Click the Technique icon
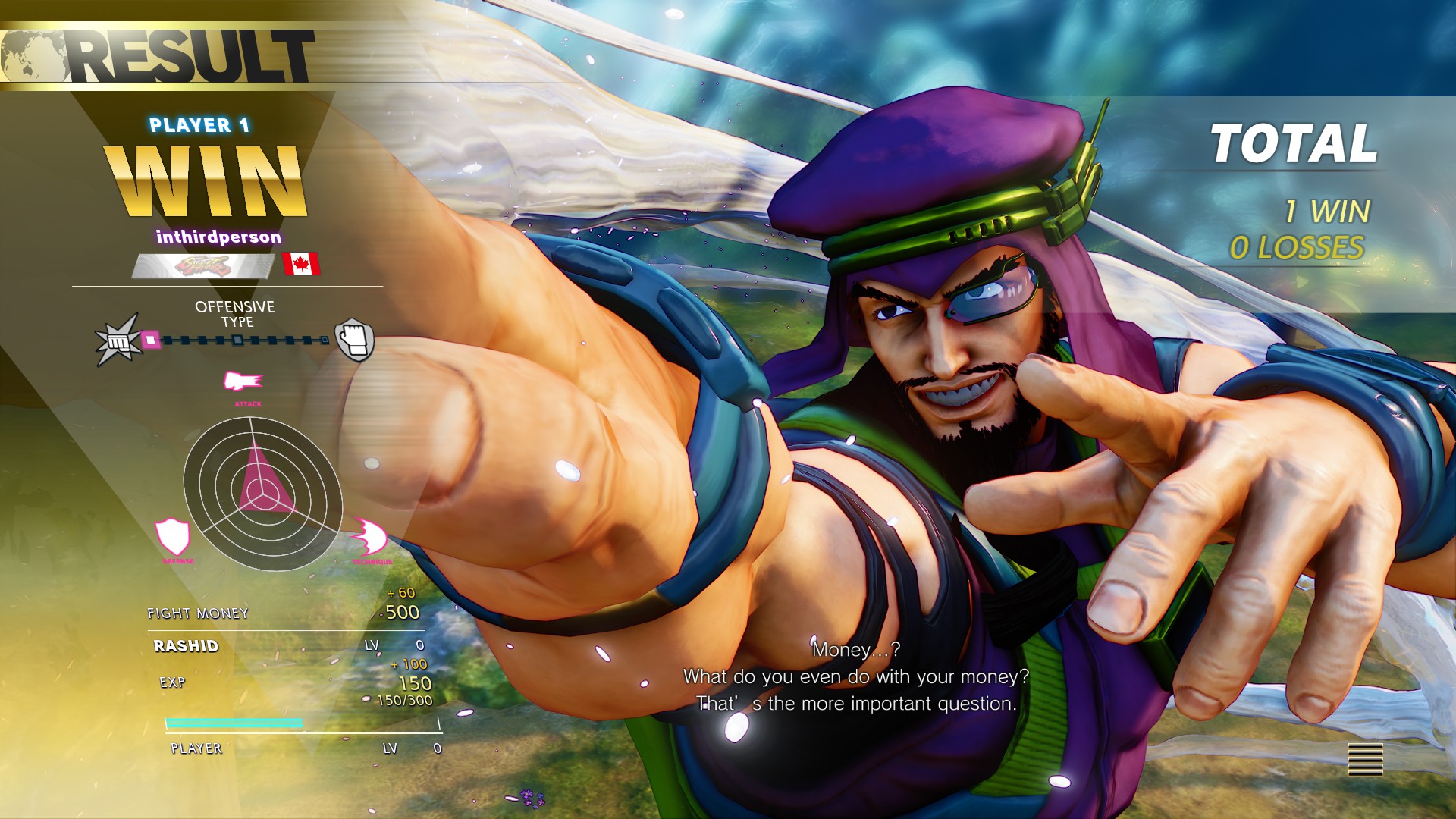The image size is (1456, 819). tap(369, 538)
